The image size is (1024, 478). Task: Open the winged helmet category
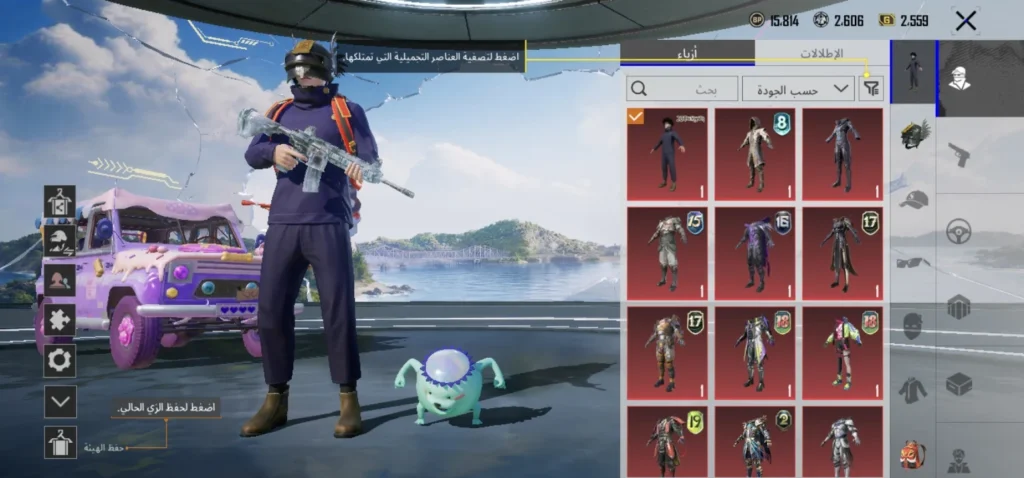pyautogui.click(x=913, y=134)
